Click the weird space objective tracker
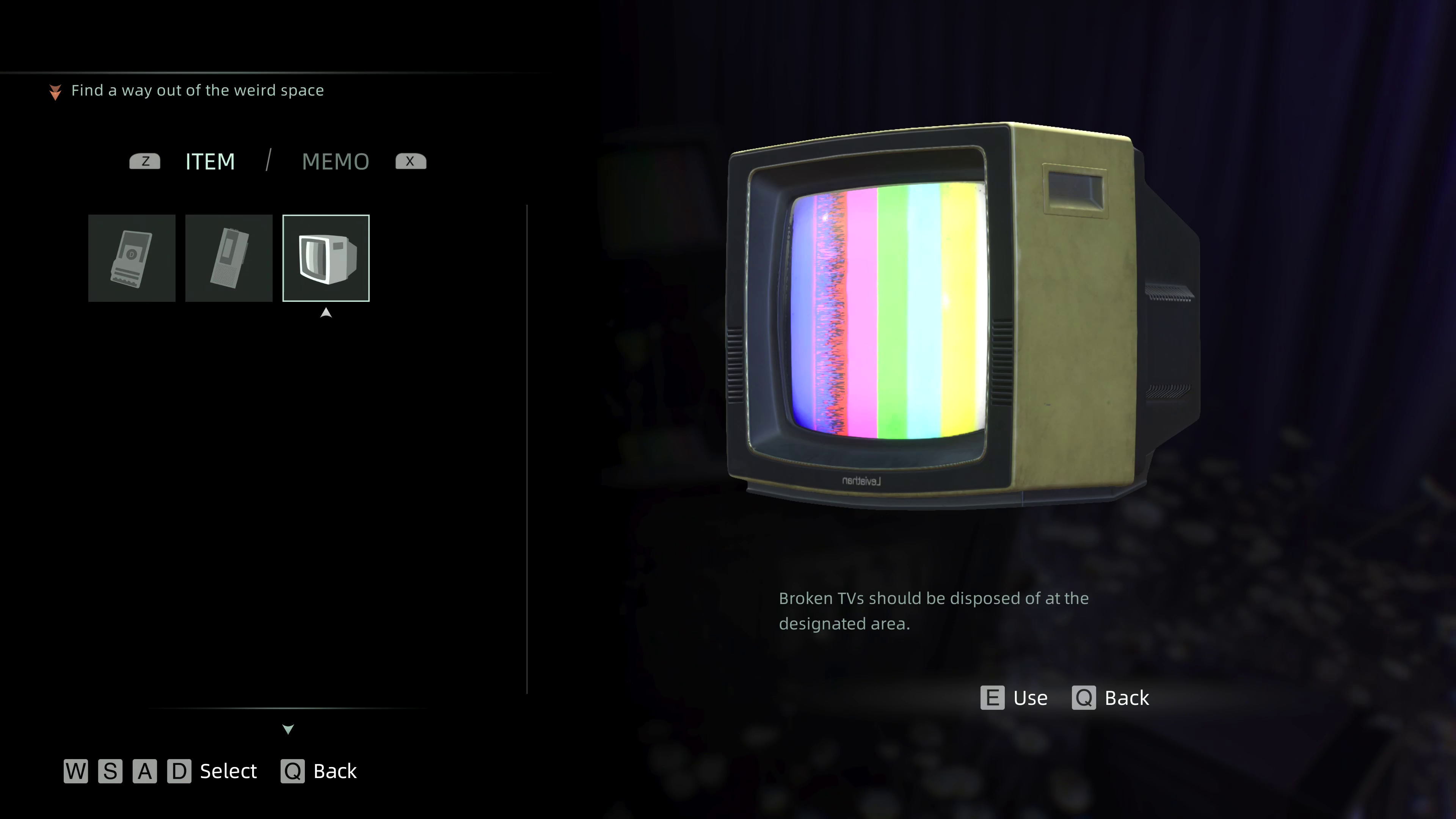The image size is (1456, 819). click(x=197, y=91)
